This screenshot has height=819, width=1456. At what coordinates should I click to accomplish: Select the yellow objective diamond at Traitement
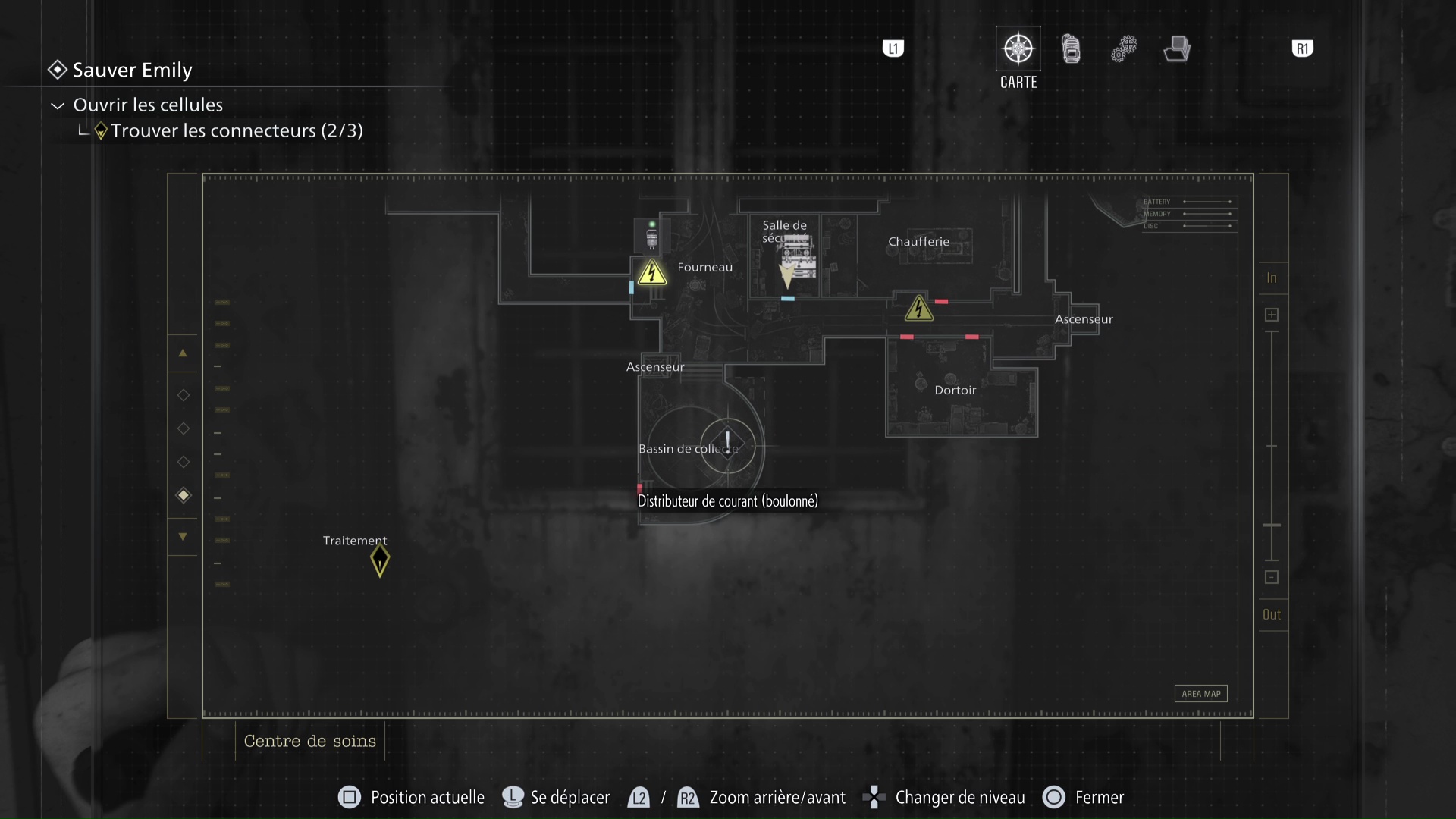click(379, 560)
